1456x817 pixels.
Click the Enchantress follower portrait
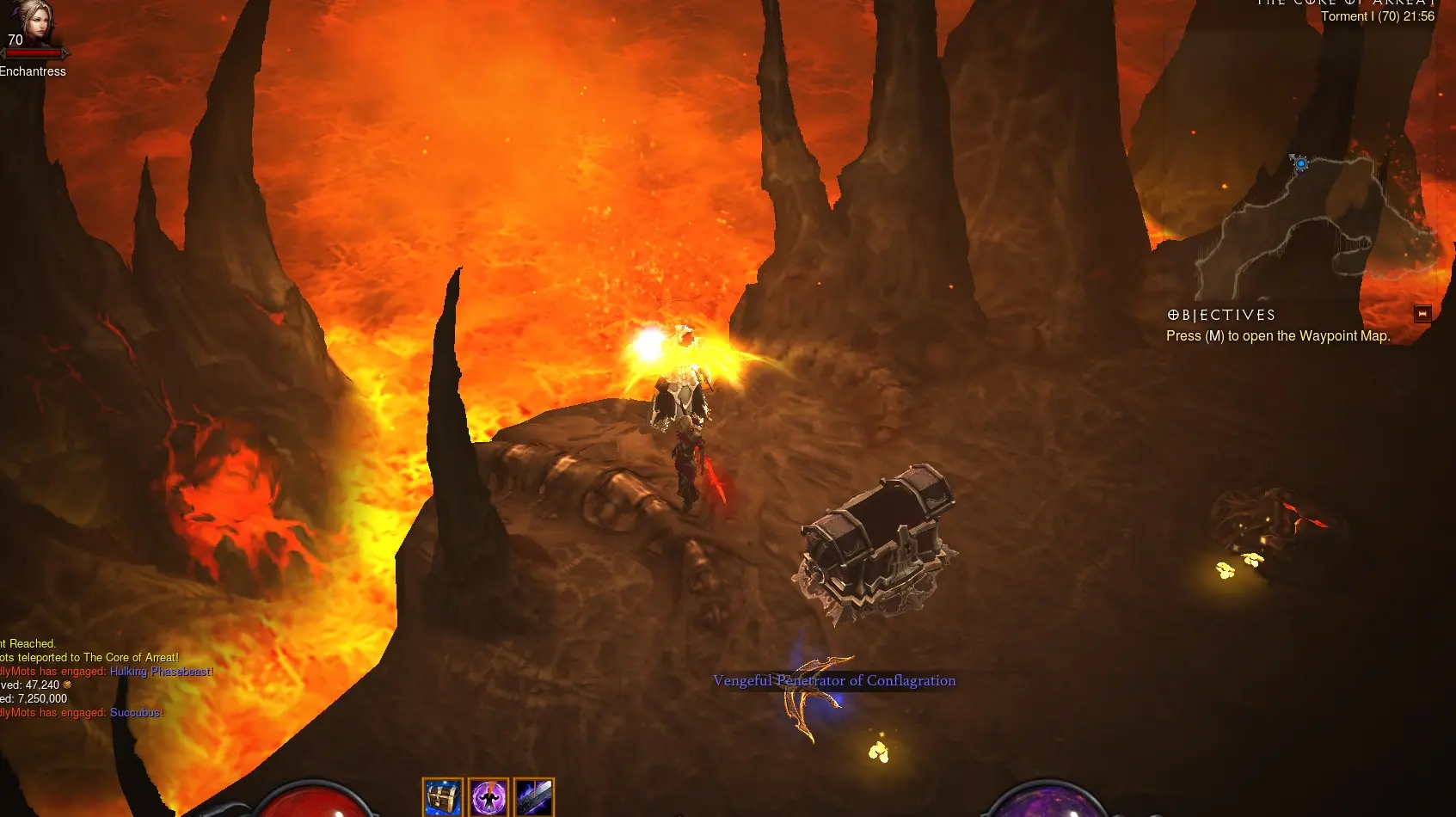coord(33,24)
